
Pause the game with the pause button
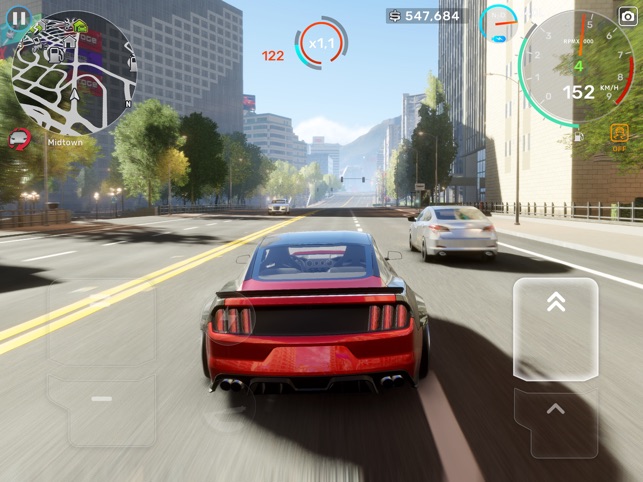[x=17, y=17]
